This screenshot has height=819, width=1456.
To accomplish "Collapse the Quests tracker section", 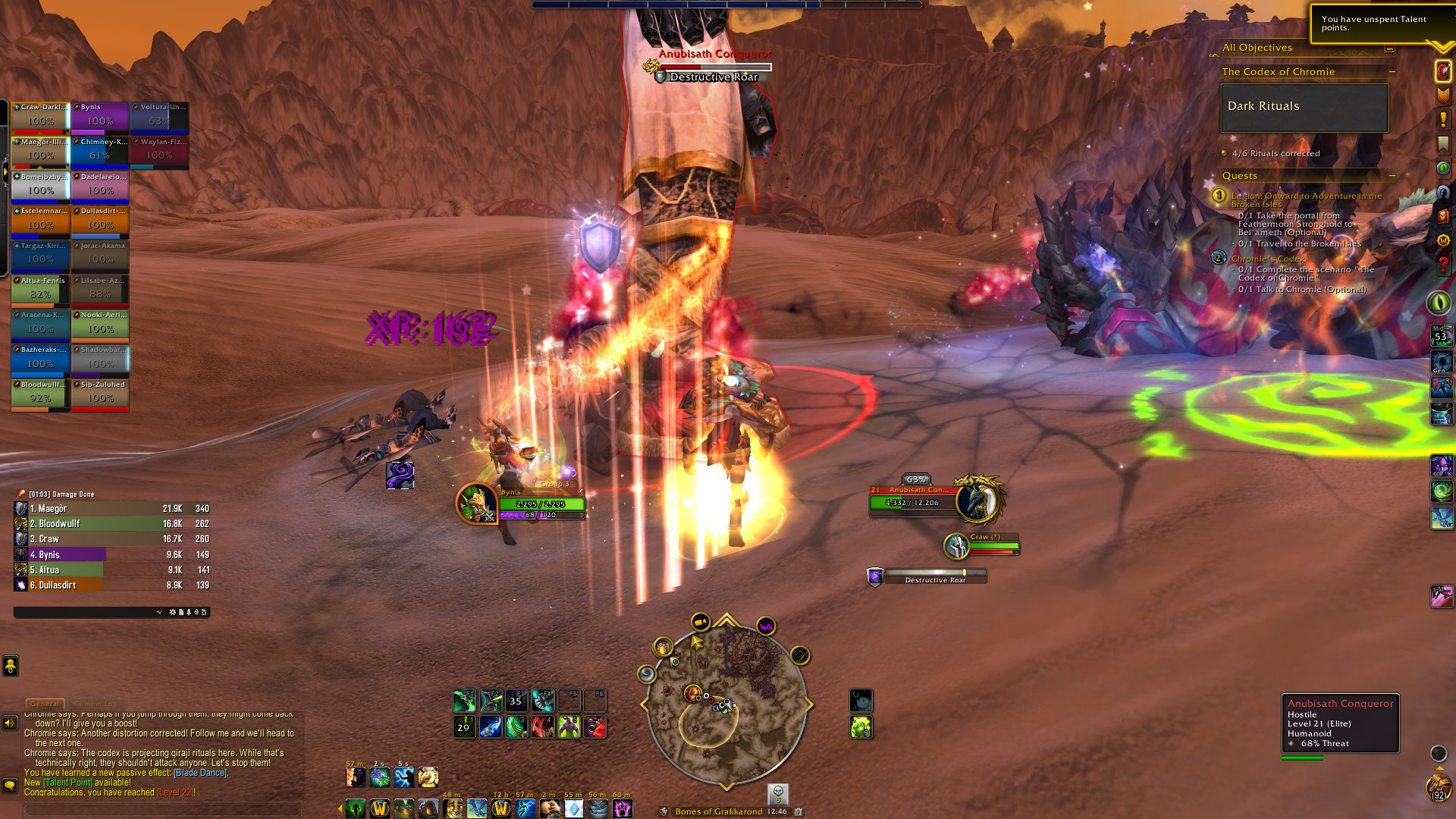I will coord(1392,176).
